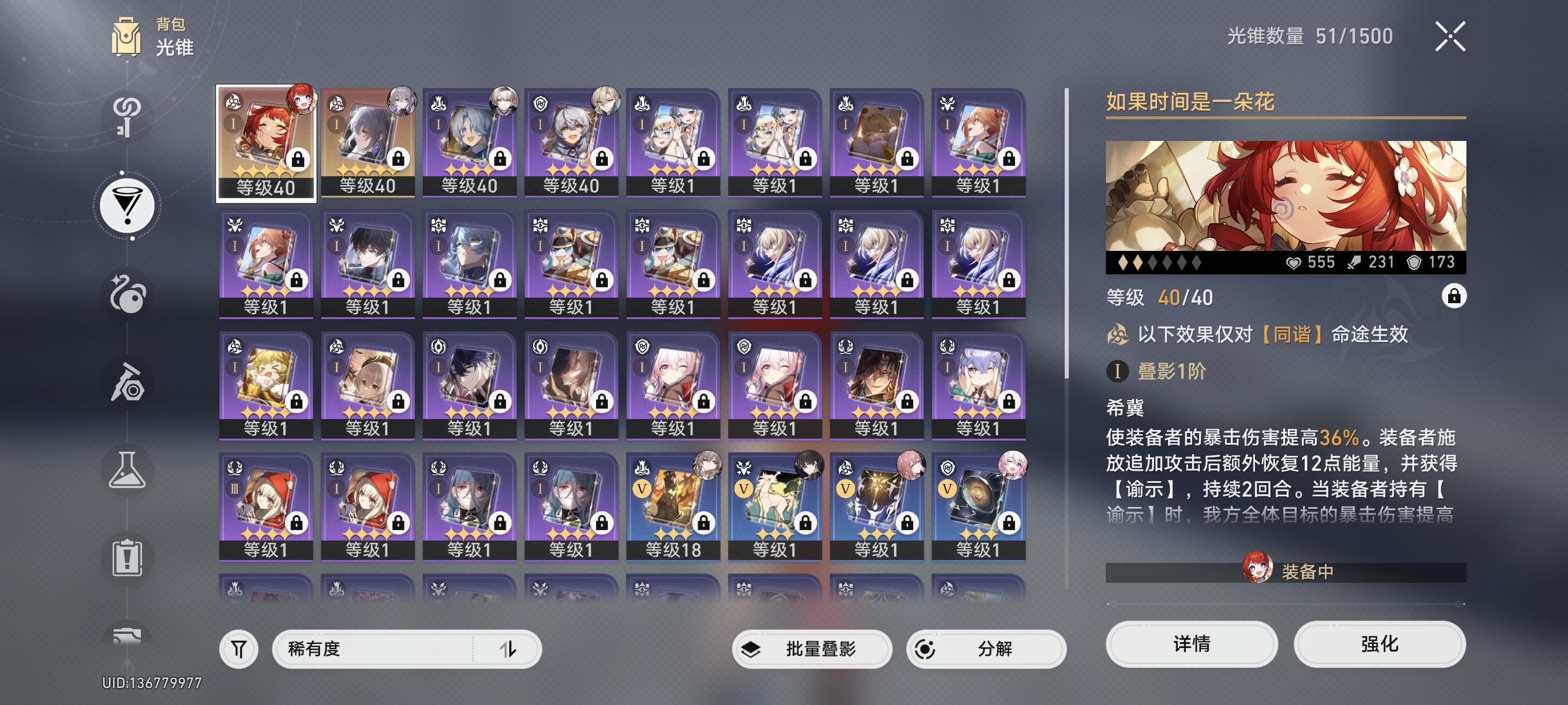Open the 稀有度 sorting dropdown
This screenshot has width=1568, height=705.
(x=378, y=649)
